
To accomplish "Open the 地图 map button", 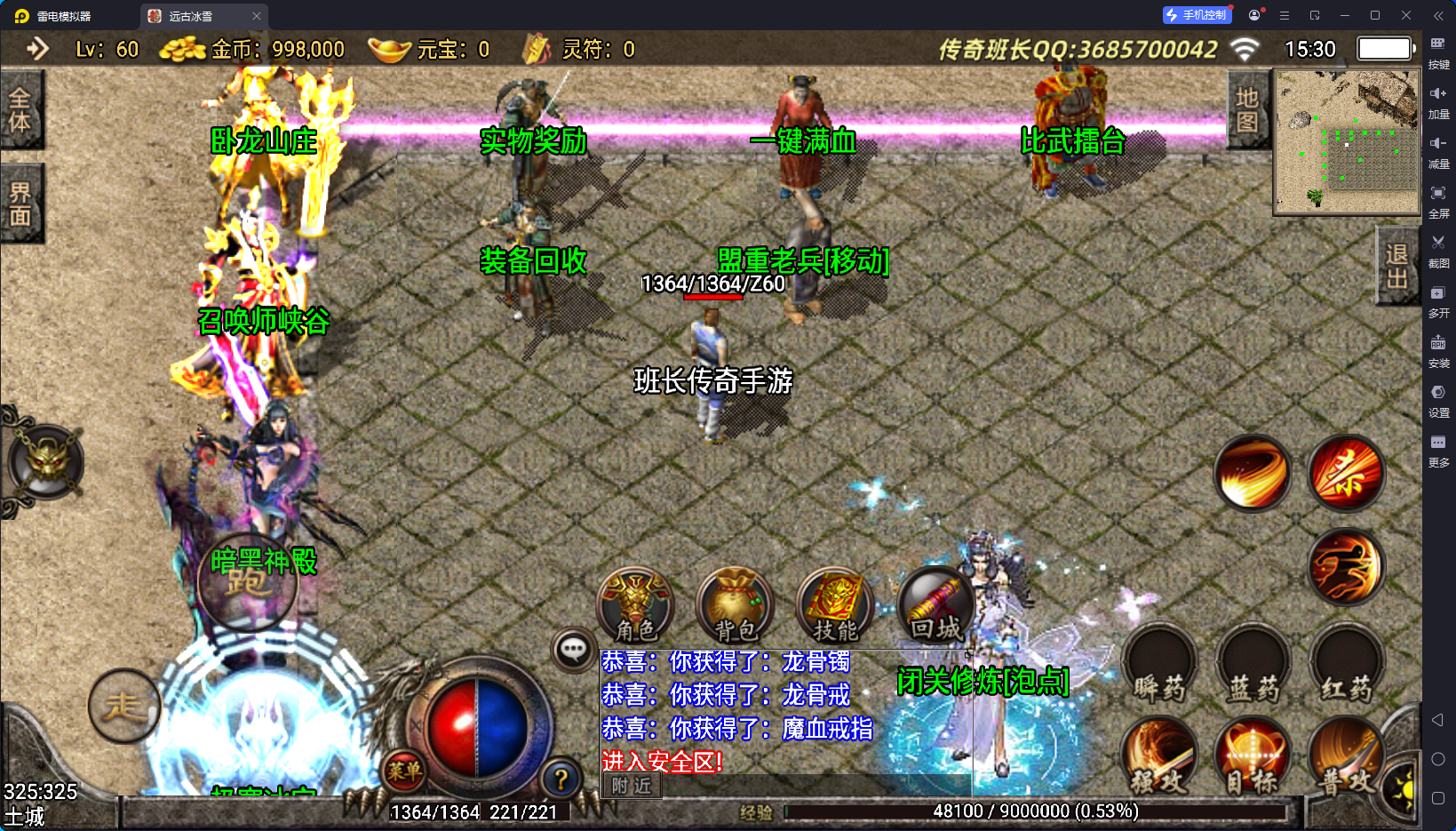I will click(x=1247, y=110).
